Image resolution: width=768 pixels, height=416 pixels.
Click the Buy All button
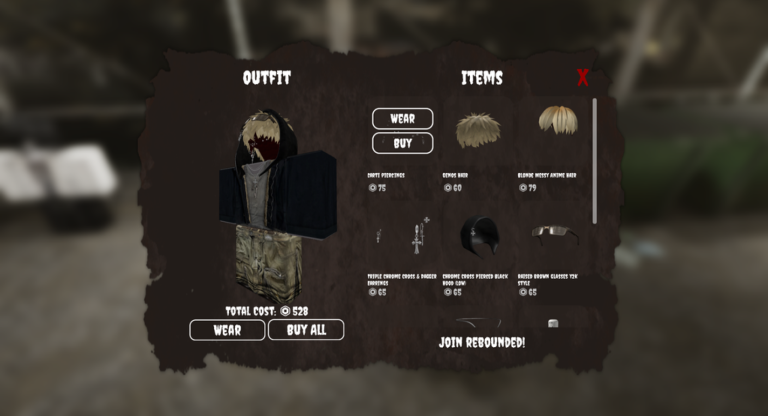[305, 330]
